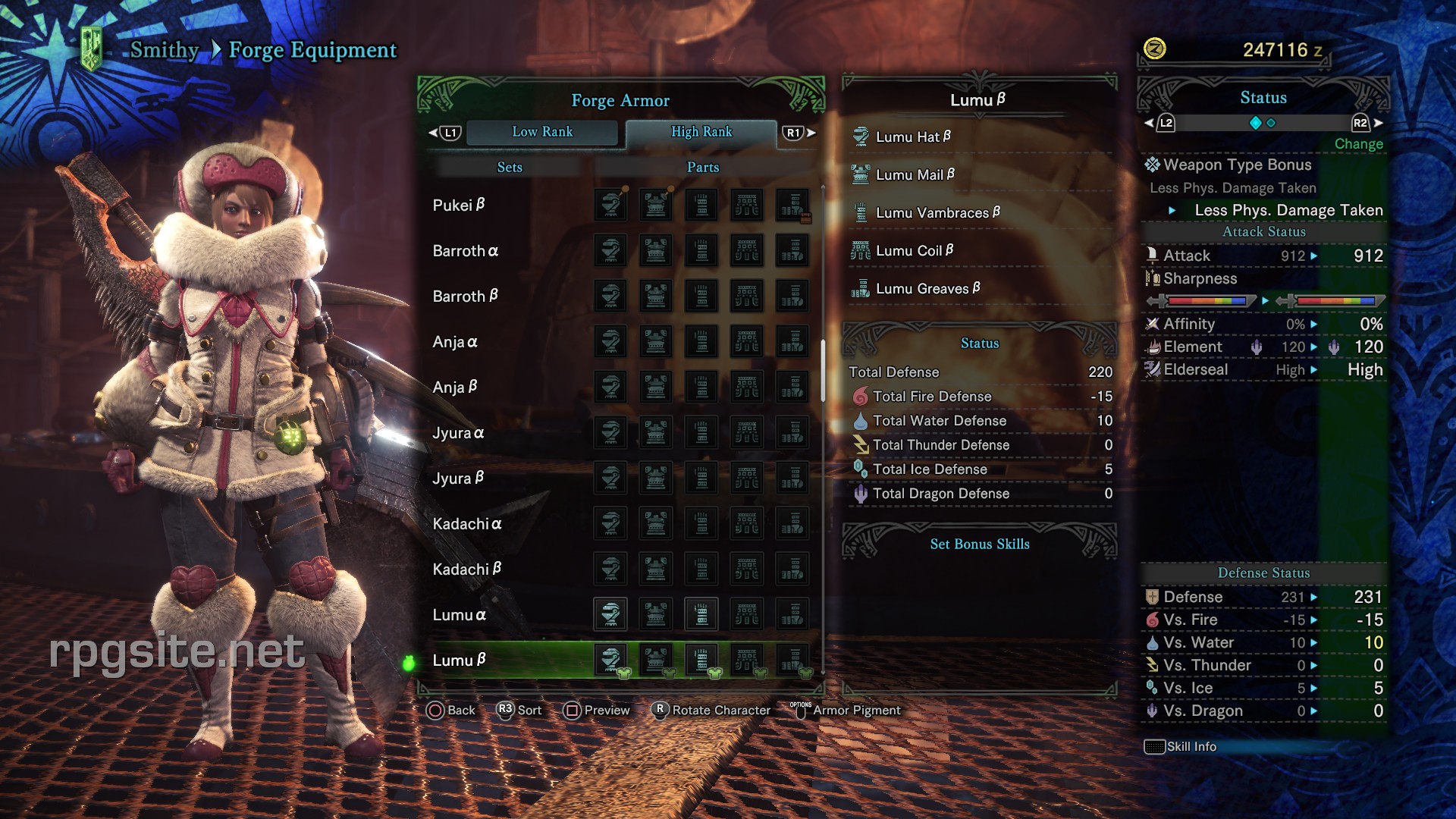Click the Kadachi α chest piece icon
The width and height of the screenshot is (1456, 819).
(656, 523)
